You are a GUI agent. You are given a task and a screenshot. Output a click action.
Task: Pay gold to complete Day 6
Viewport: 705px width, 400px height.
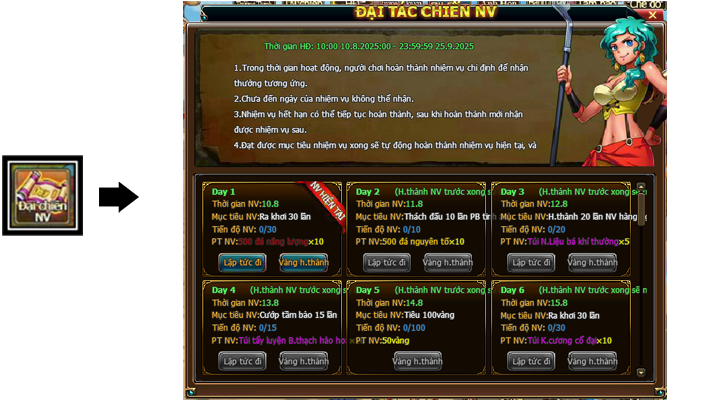click(x=592, y=361)
